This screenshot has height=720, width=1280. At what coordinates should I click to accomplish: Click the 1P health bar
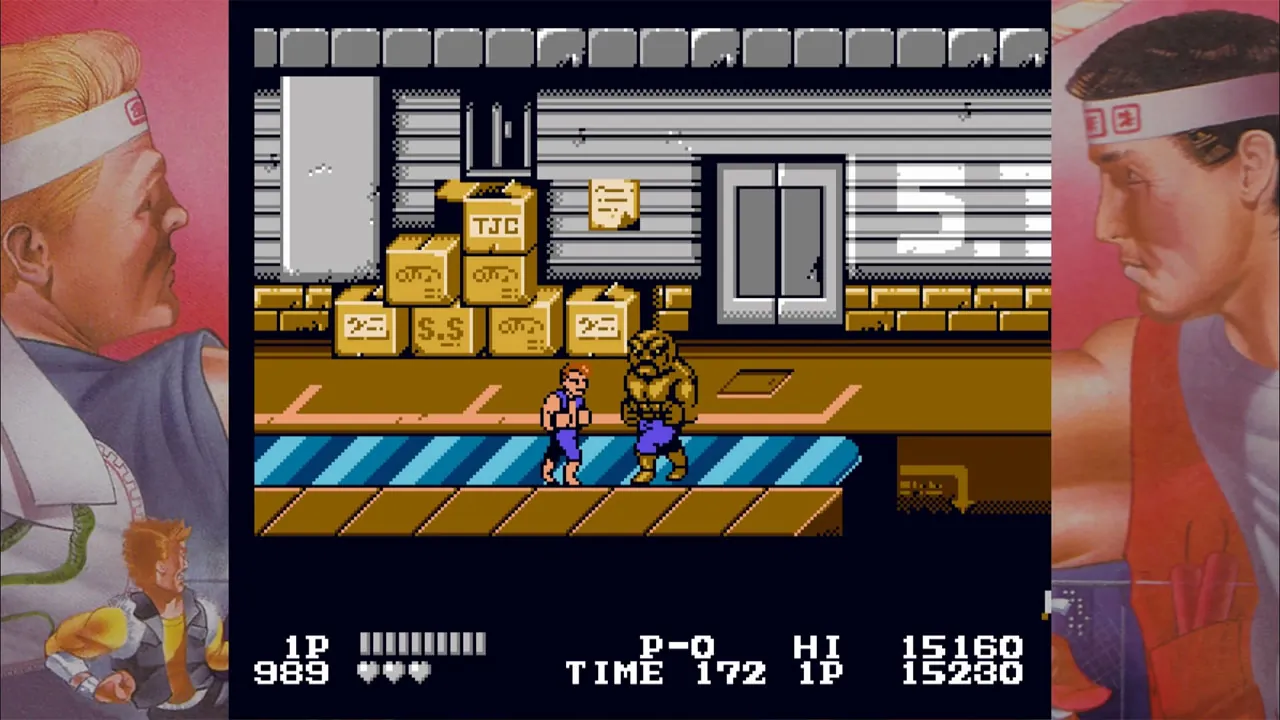click(x=420, y=645)
